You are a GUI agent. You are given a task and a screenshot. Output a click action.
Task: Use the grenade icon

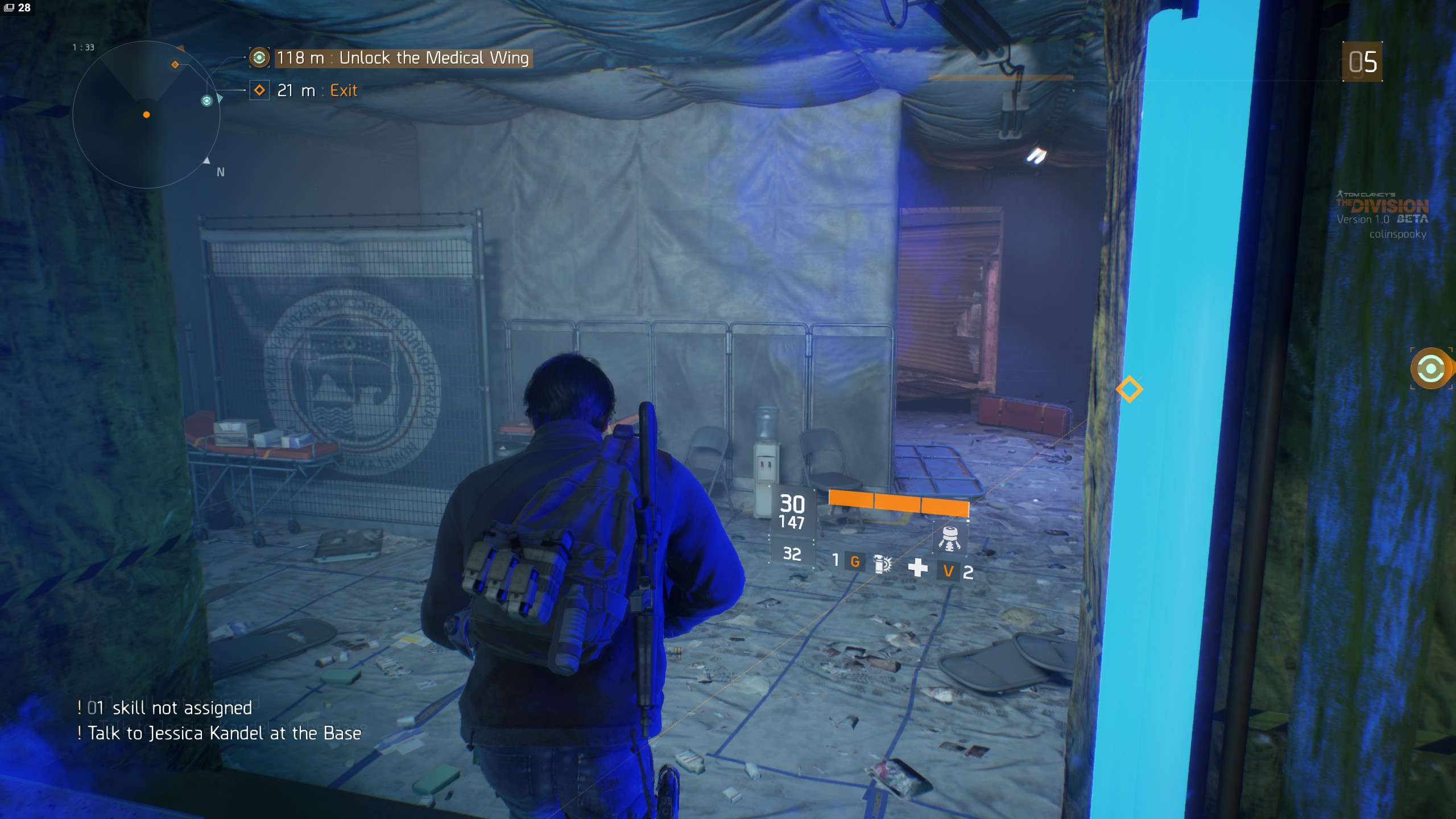tap(882, 563)
